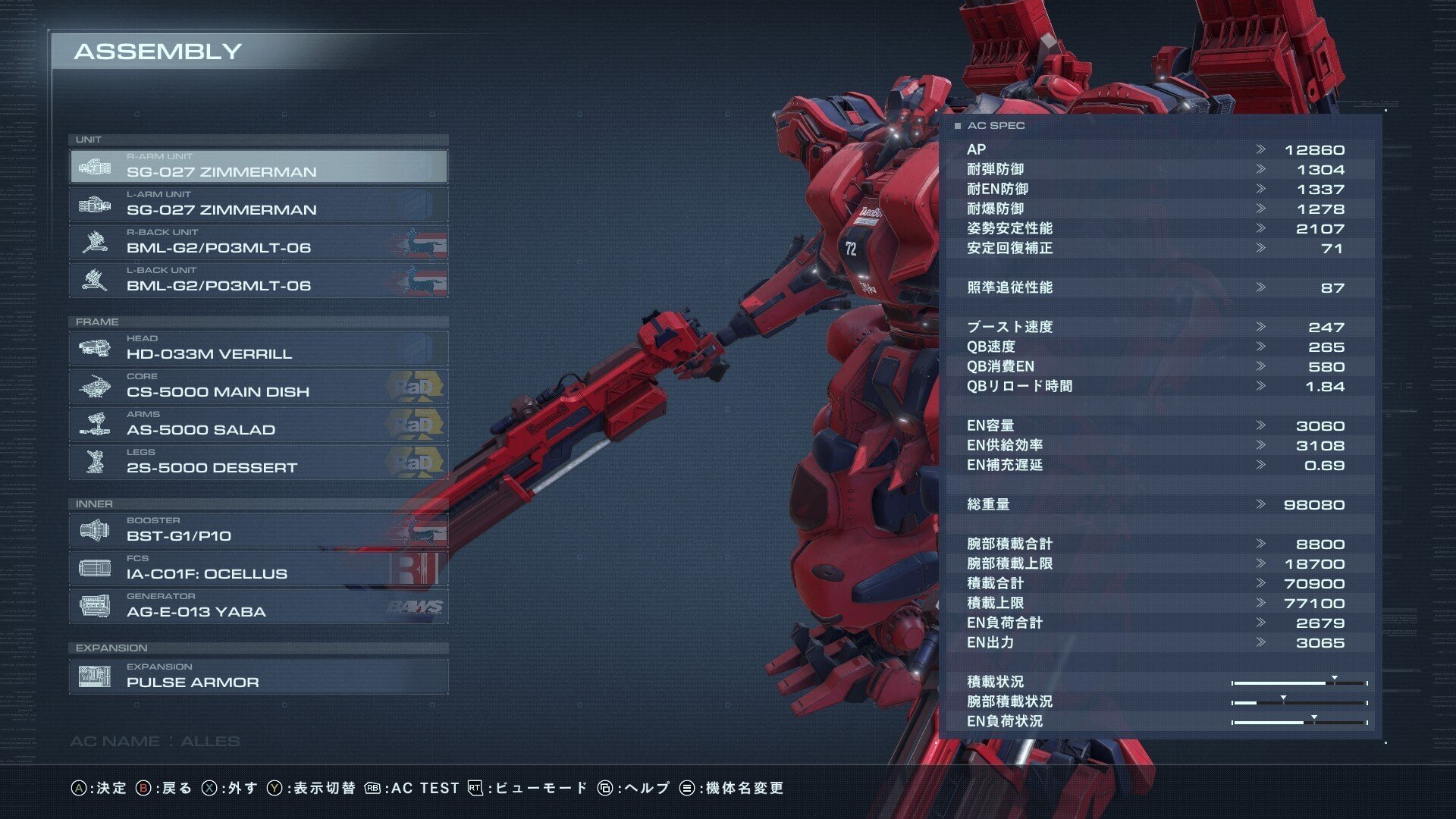1456x819 pixels.
Task: Open ヘルプ from the bottom bar
Action: [x=648, y=788]
